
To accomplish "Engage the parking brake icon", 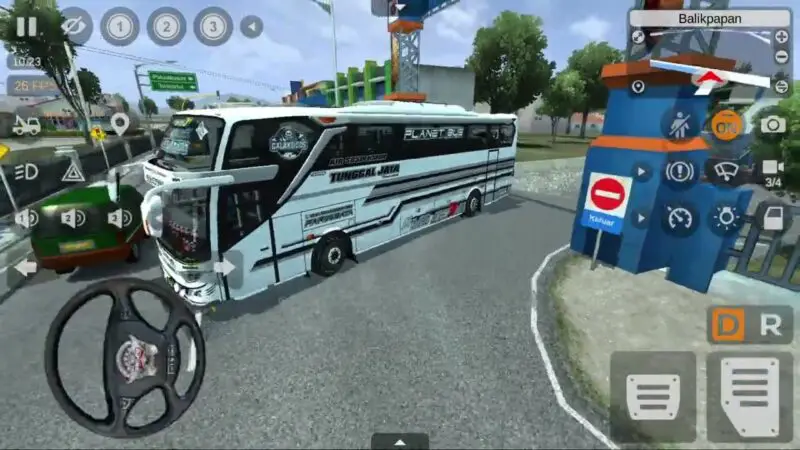I will click(680, 171).
